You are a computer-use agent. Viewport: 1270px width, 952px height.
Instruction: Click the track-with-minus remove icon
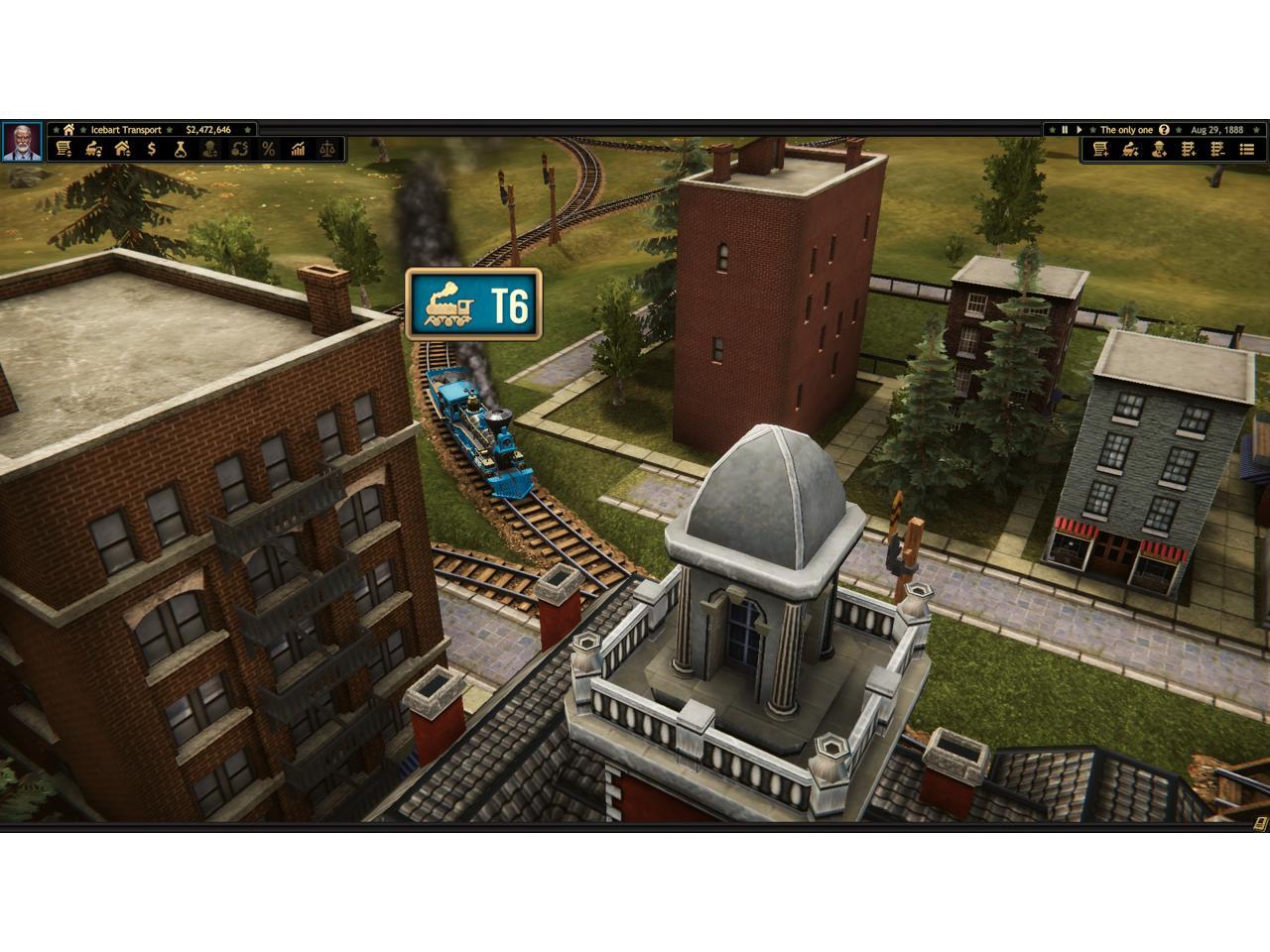(1217, 150)
